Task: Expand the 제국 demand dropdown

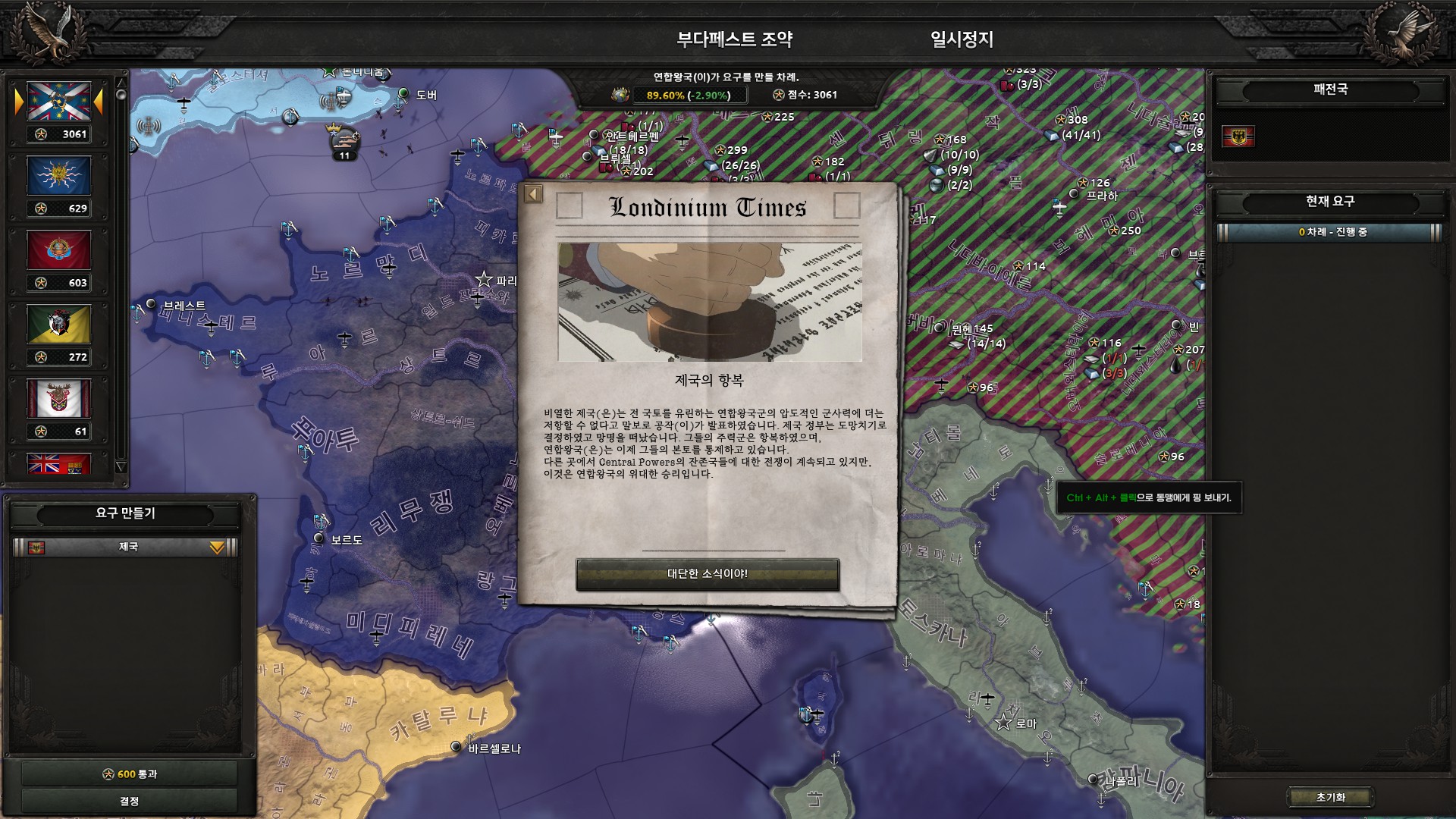Action: pos(217,548)
